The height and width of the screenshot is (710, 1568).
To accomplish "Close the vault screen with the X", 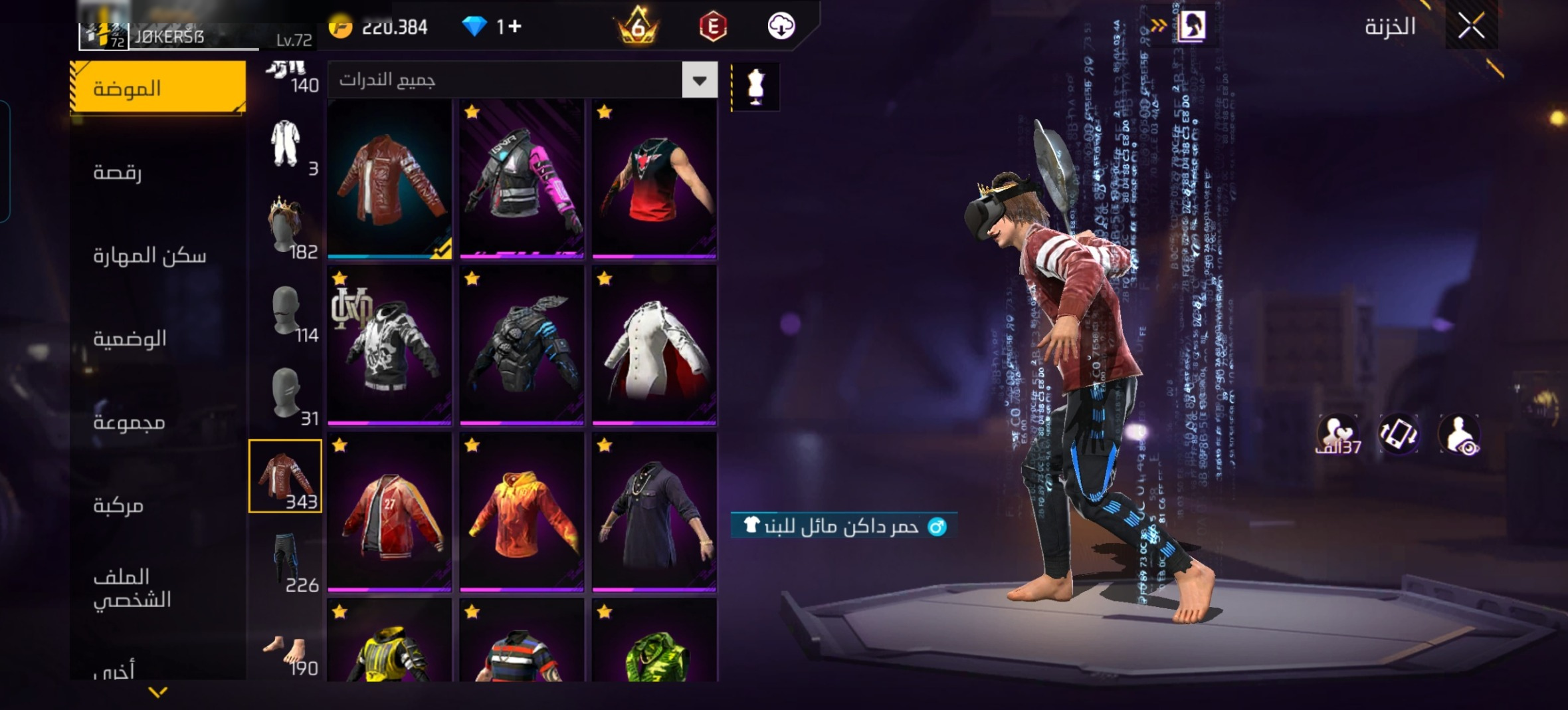I will click(x=1471, y=27).
